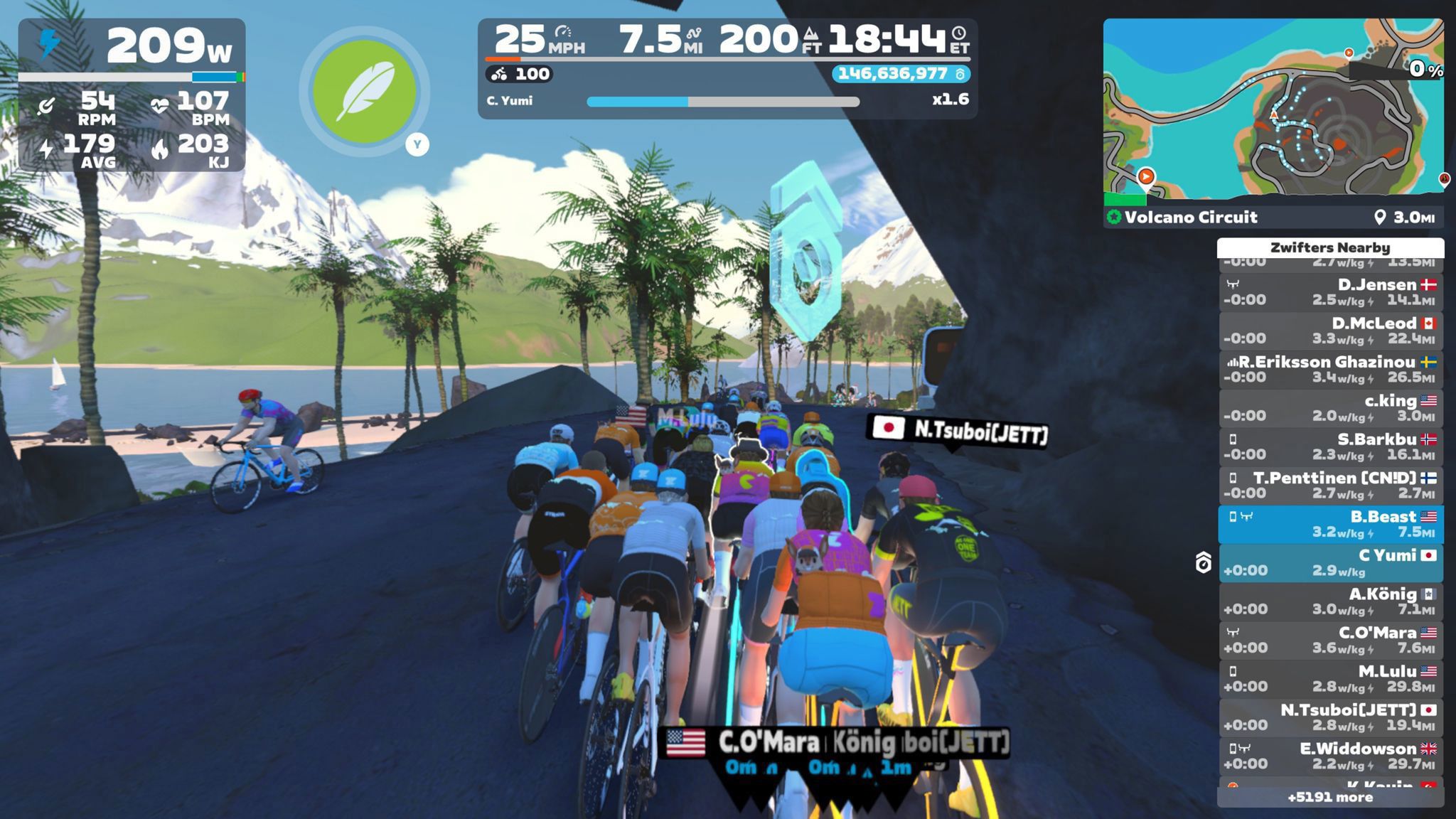Select E.Widdowson rider row
This screenshot has width=1456, height=819.
point(1330,756)
